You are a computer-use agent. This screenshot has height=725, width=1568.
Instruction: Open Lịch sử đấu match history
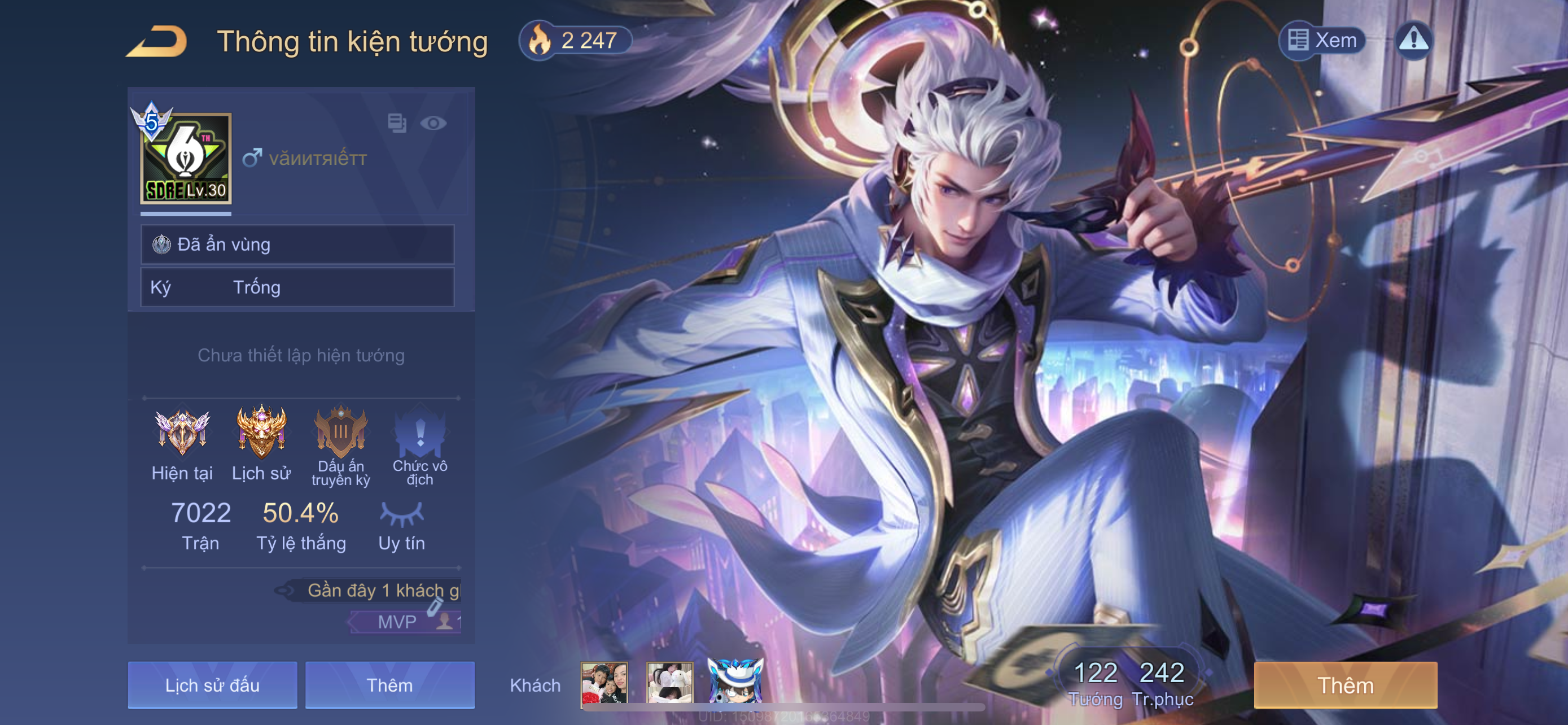pos(212,685)
